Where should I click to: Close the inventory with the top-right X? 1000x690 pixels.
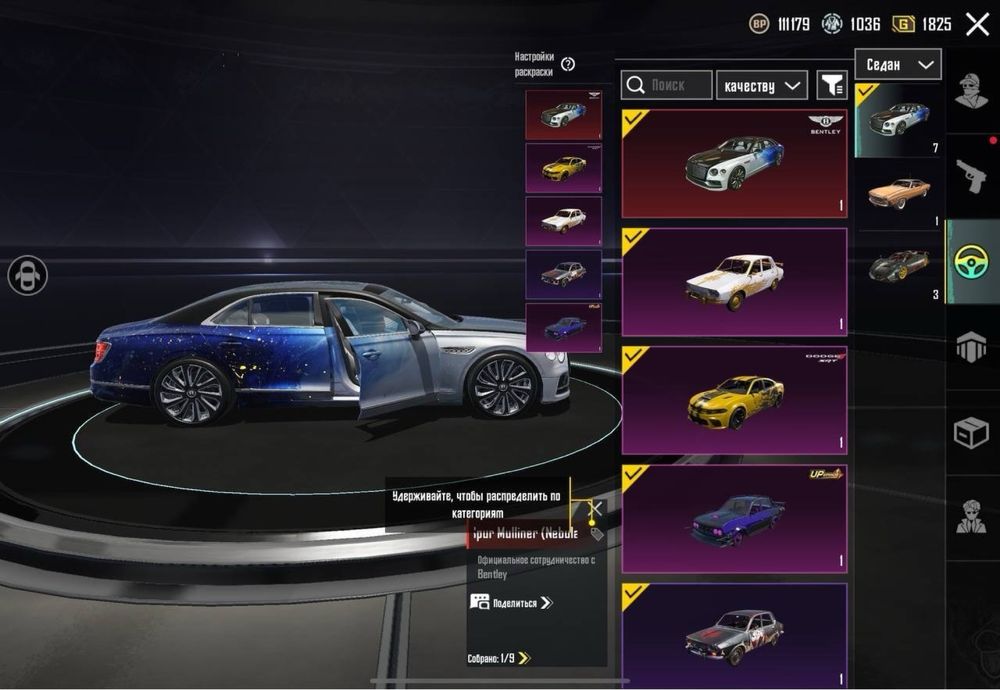[977, 24]
